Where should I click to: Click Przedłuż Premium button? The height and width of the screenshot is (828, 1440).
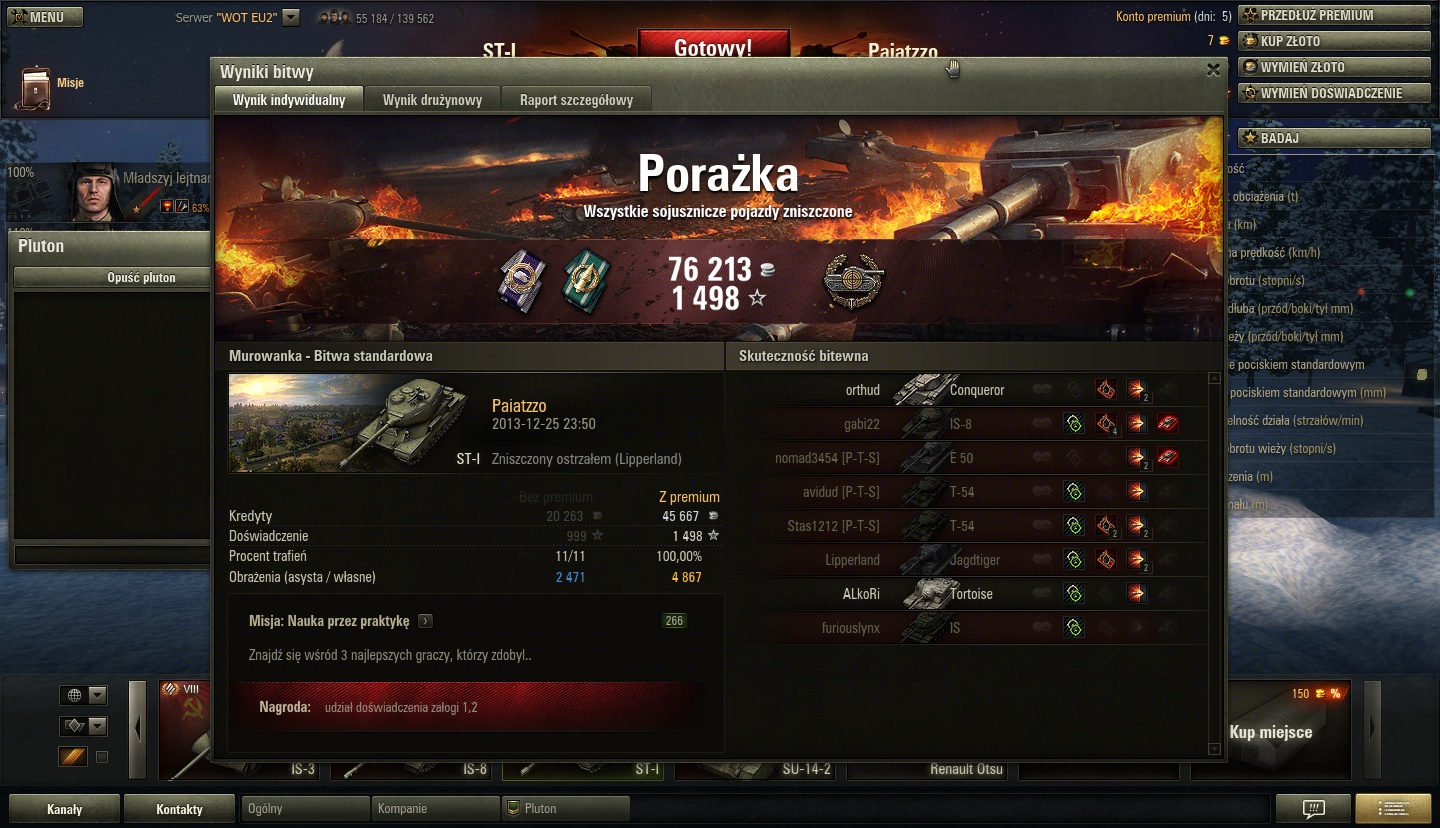[x=1334, y=15]
